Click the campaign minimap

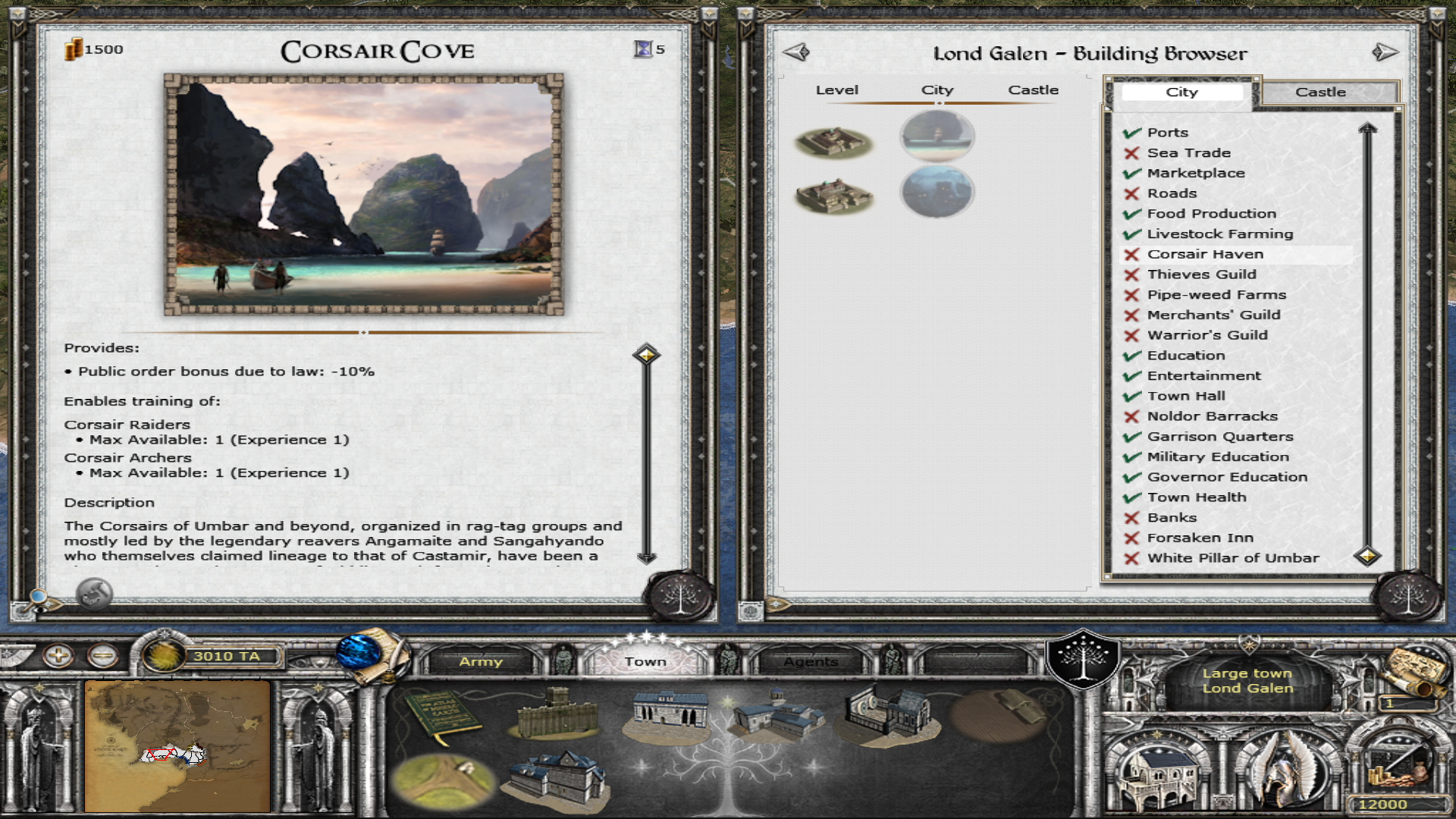tap(177, 746)
